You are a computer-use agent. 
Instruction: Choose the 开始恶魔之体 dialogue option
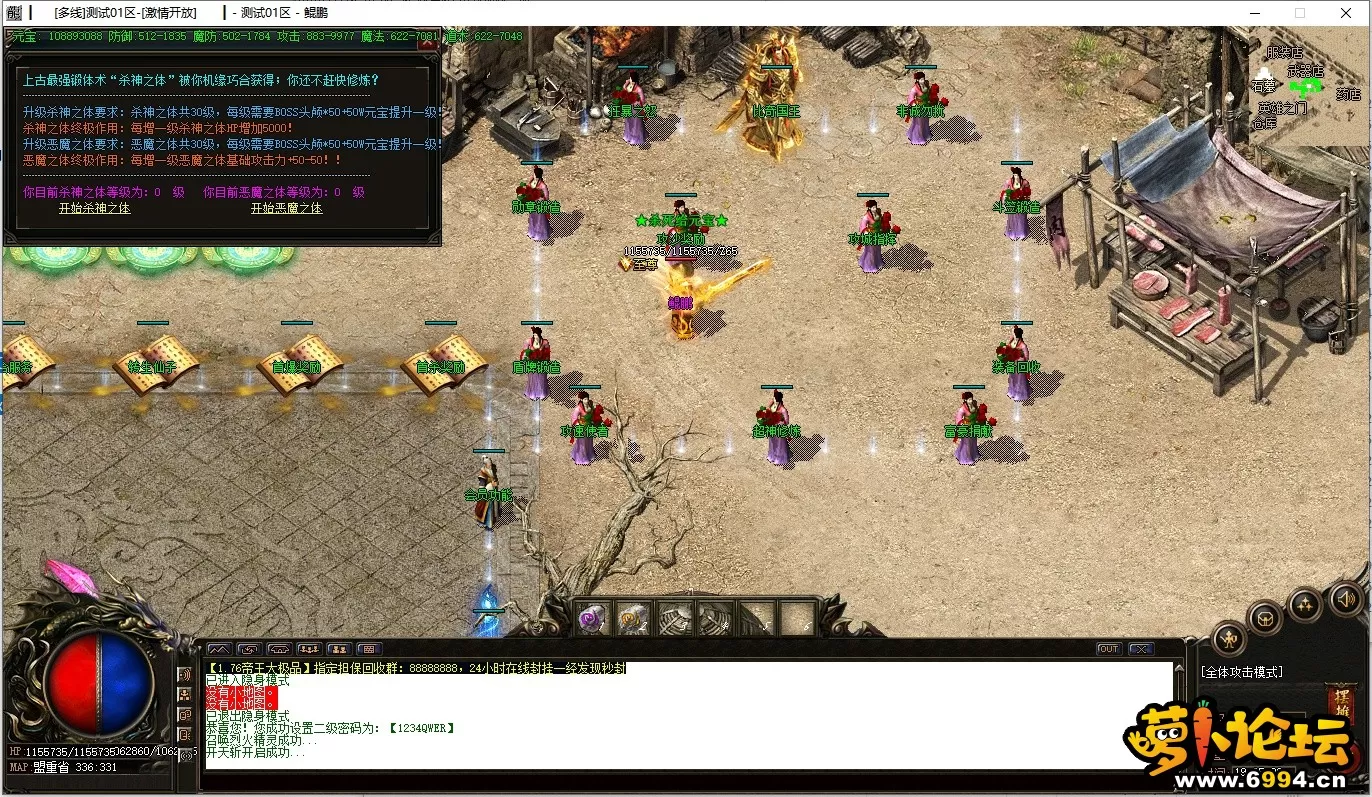[286, 208]
